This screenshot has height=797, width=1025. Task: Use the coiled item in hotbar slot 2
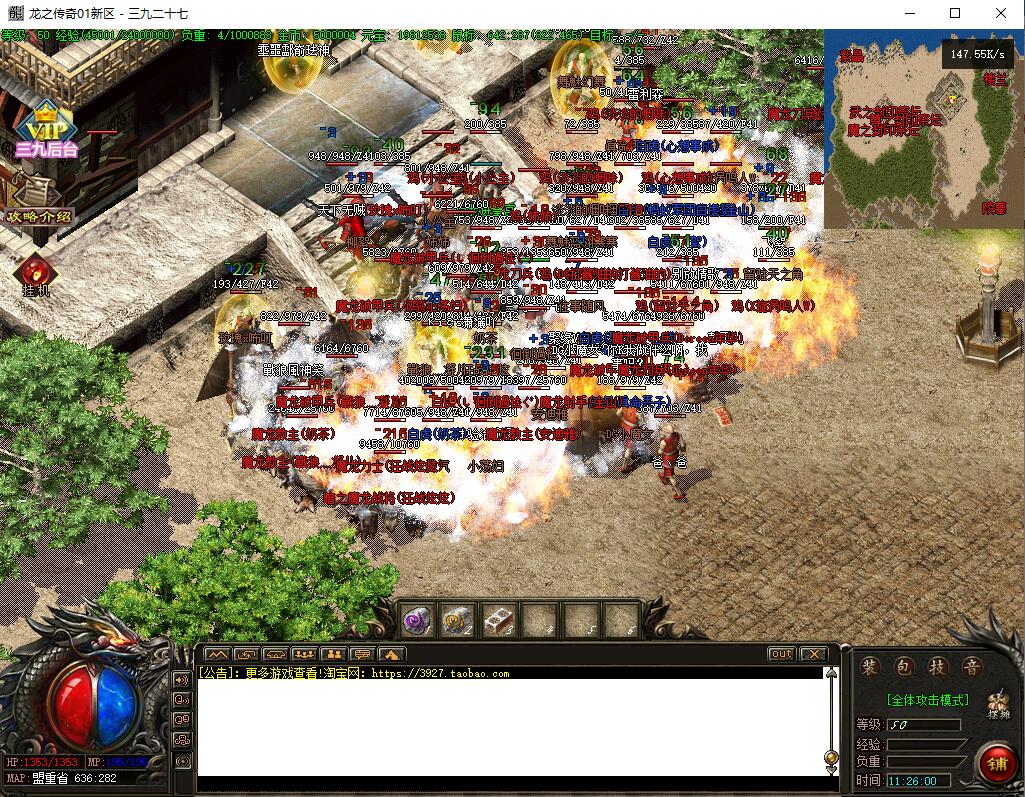point(457,622)
